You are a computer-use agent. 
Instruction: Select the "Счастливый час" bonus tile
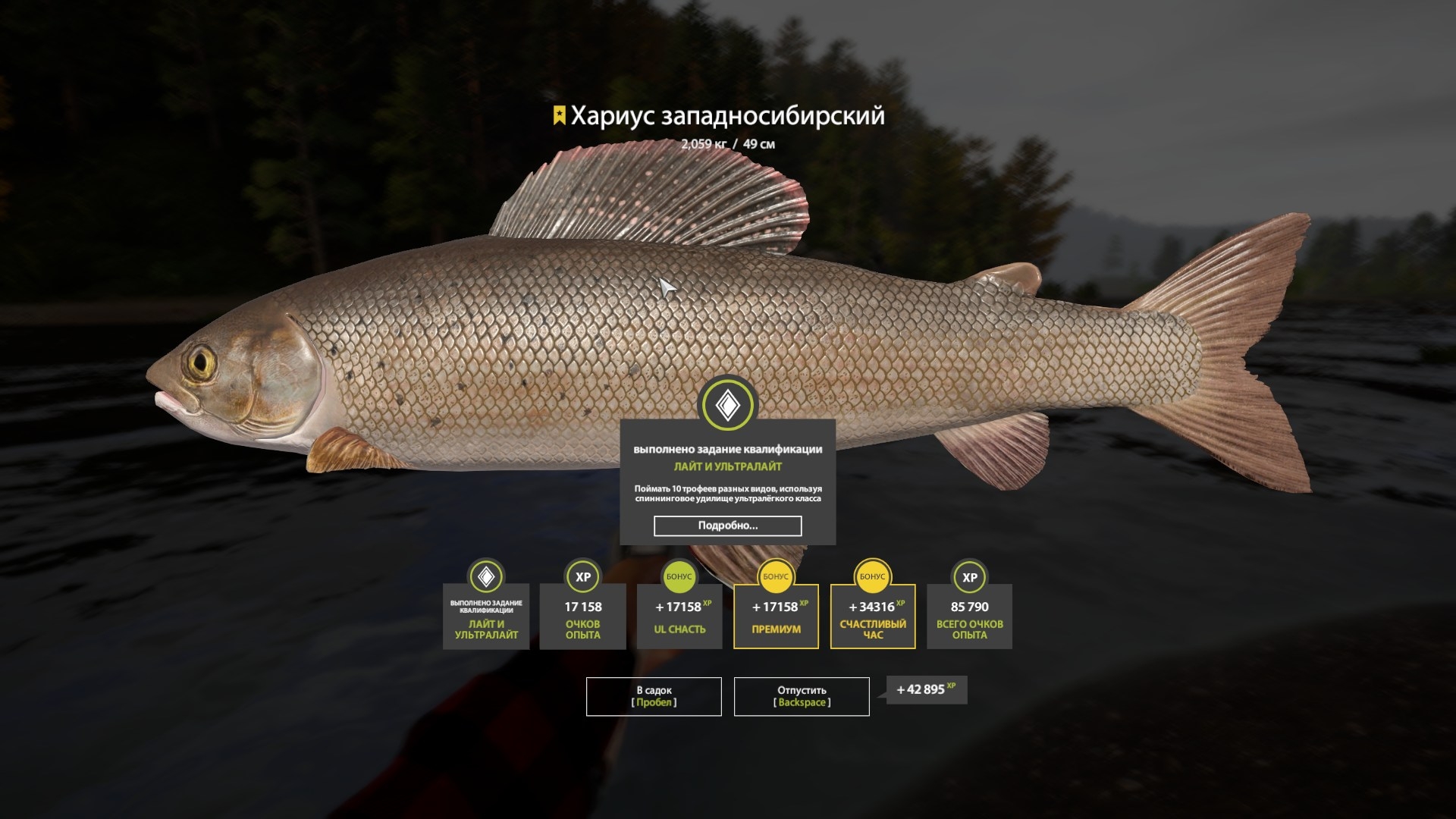click(x=873, y=616)
